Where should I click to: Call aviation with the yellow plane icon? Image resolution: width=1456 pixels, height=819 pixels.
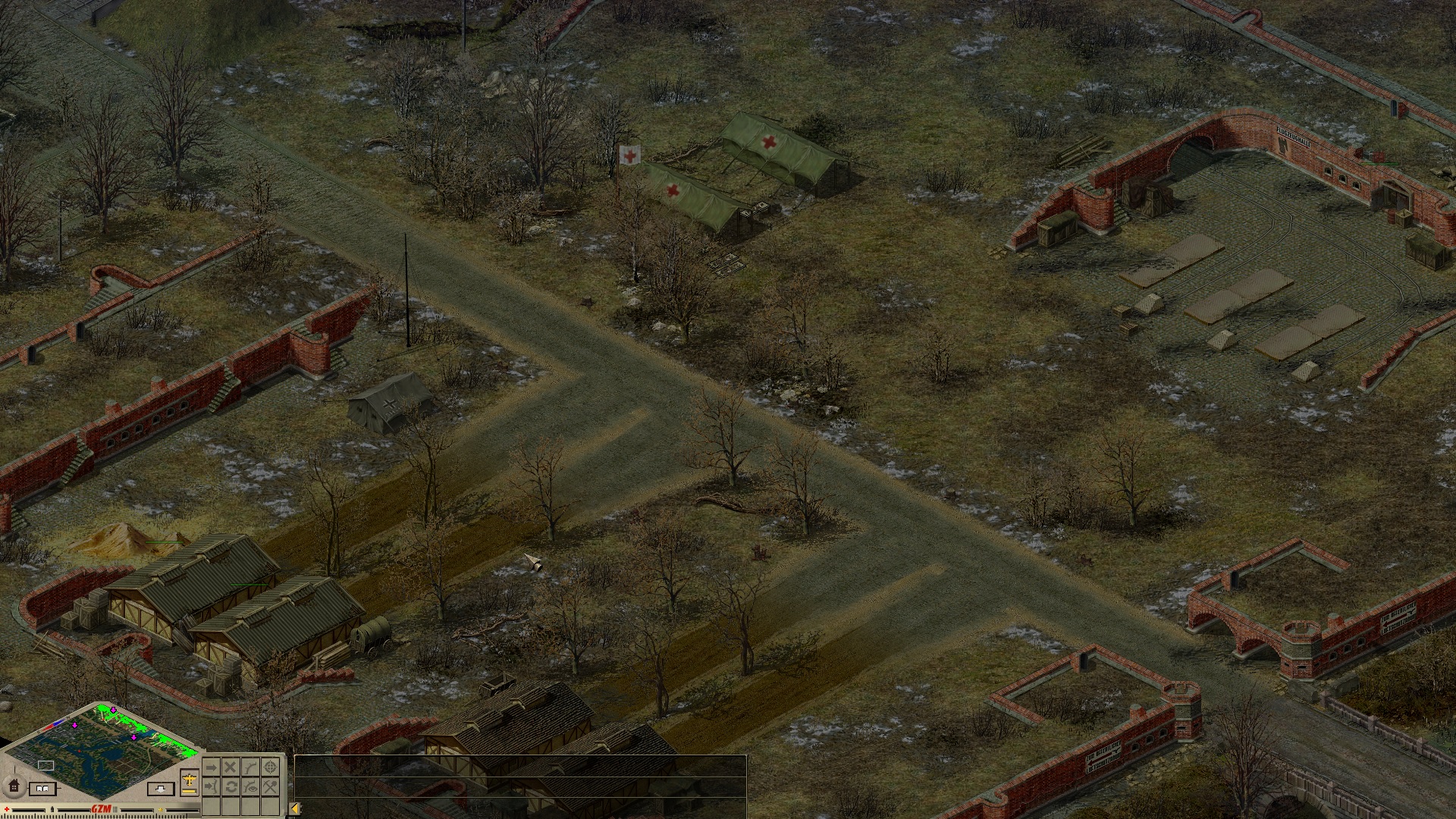pyautogui.click(x=190, y=780)
